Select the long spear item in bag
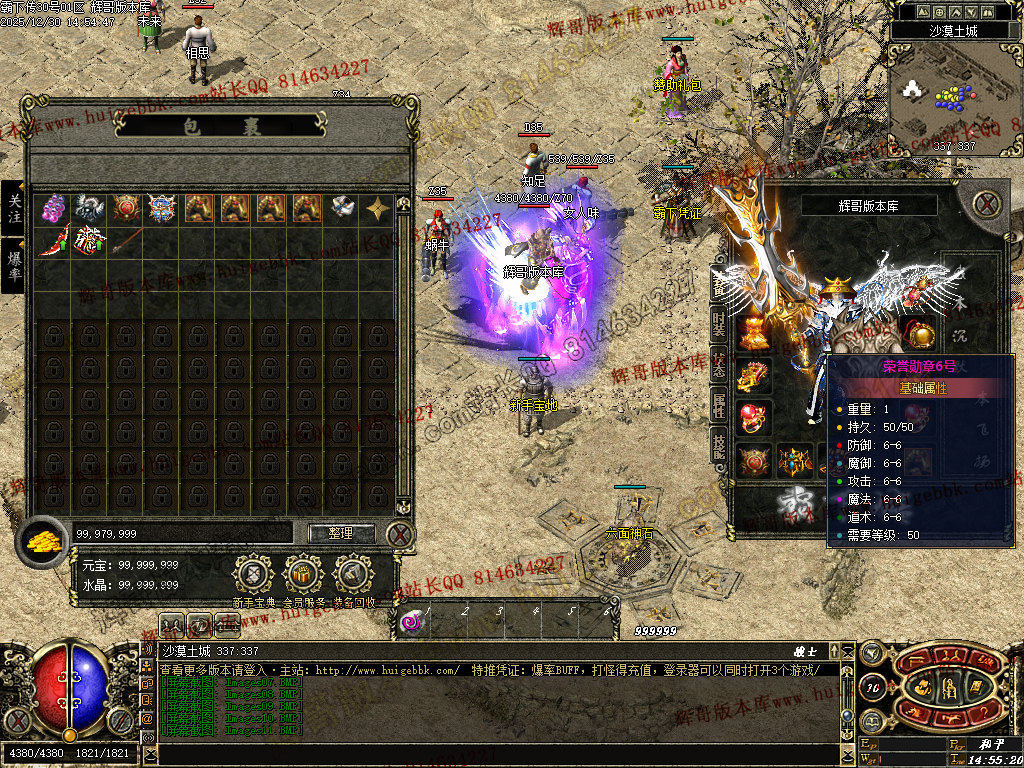The image size is (1024, 768). [x=125, y=242]
